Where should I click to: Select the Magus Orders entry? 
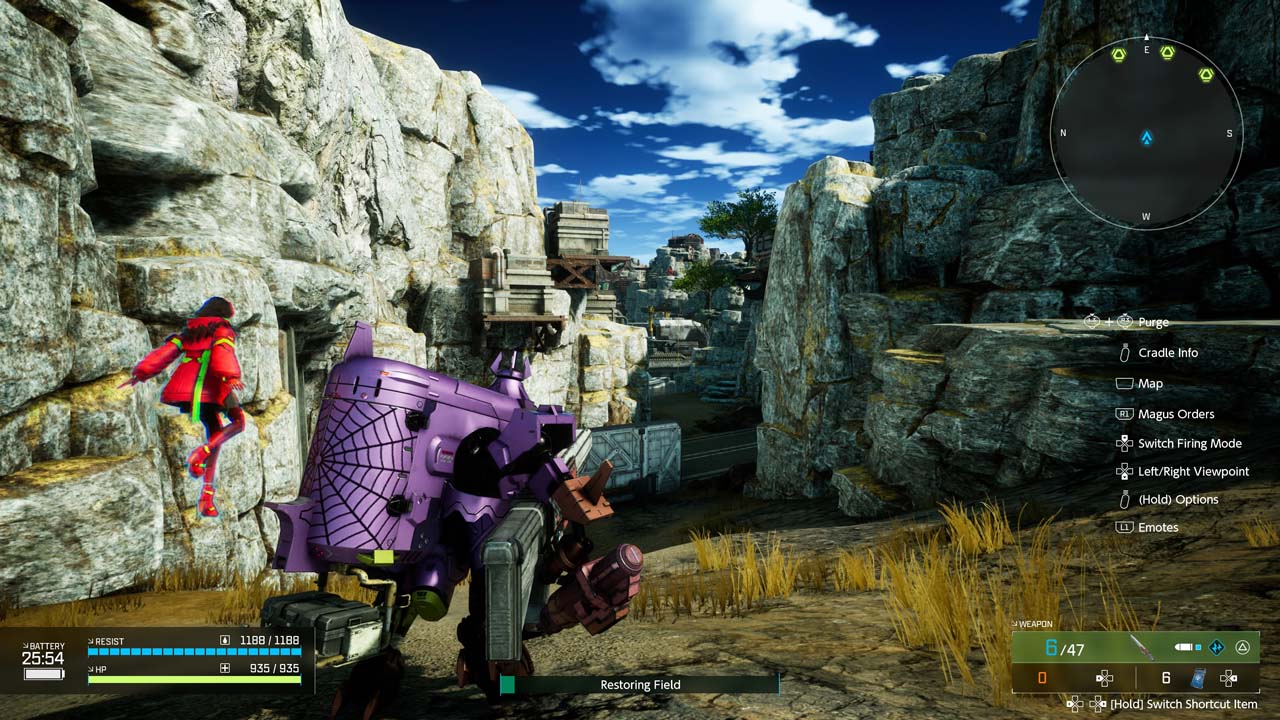pyautogui.click(x=1175, y=414)
